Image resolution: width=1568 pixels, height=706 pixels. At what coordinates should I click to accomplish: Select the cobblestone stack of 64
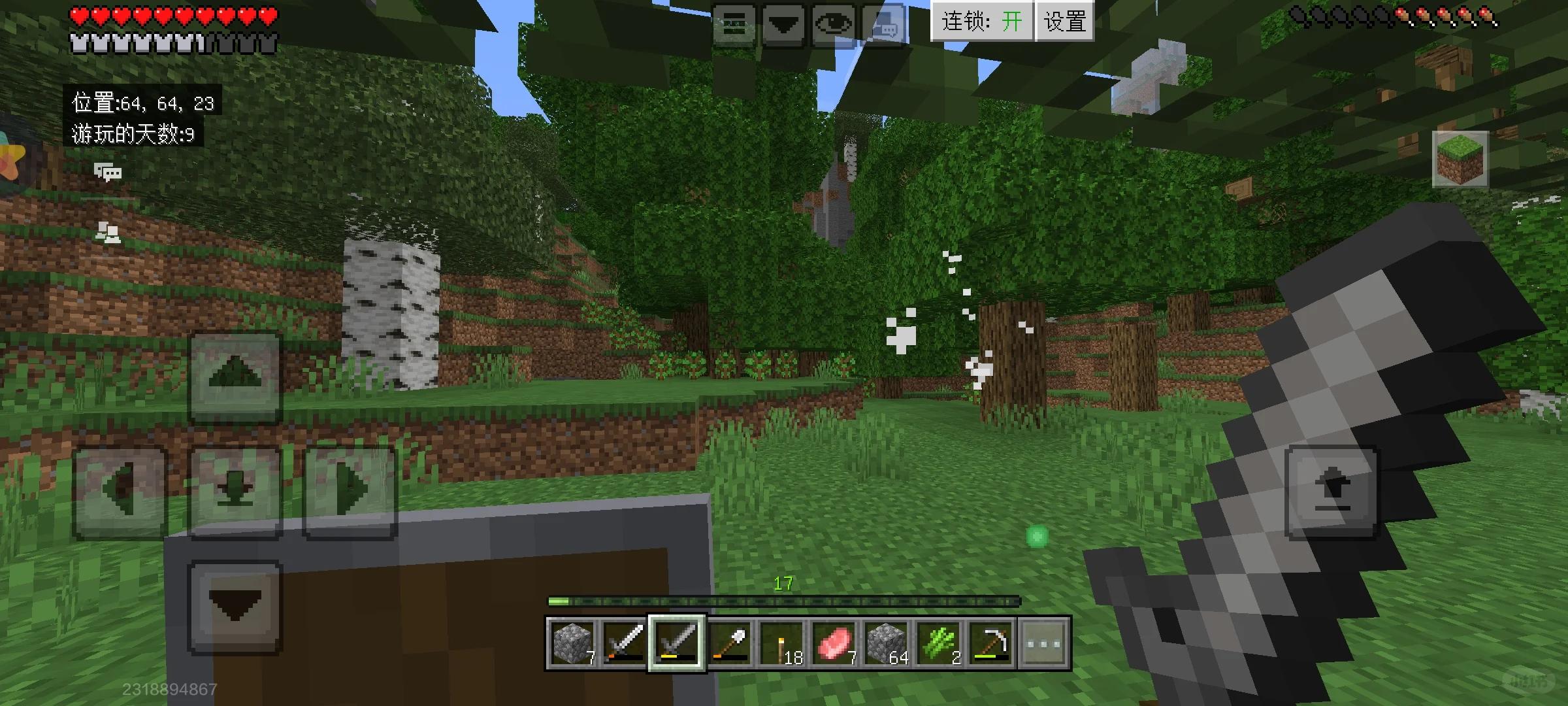(x=887, y=643)
